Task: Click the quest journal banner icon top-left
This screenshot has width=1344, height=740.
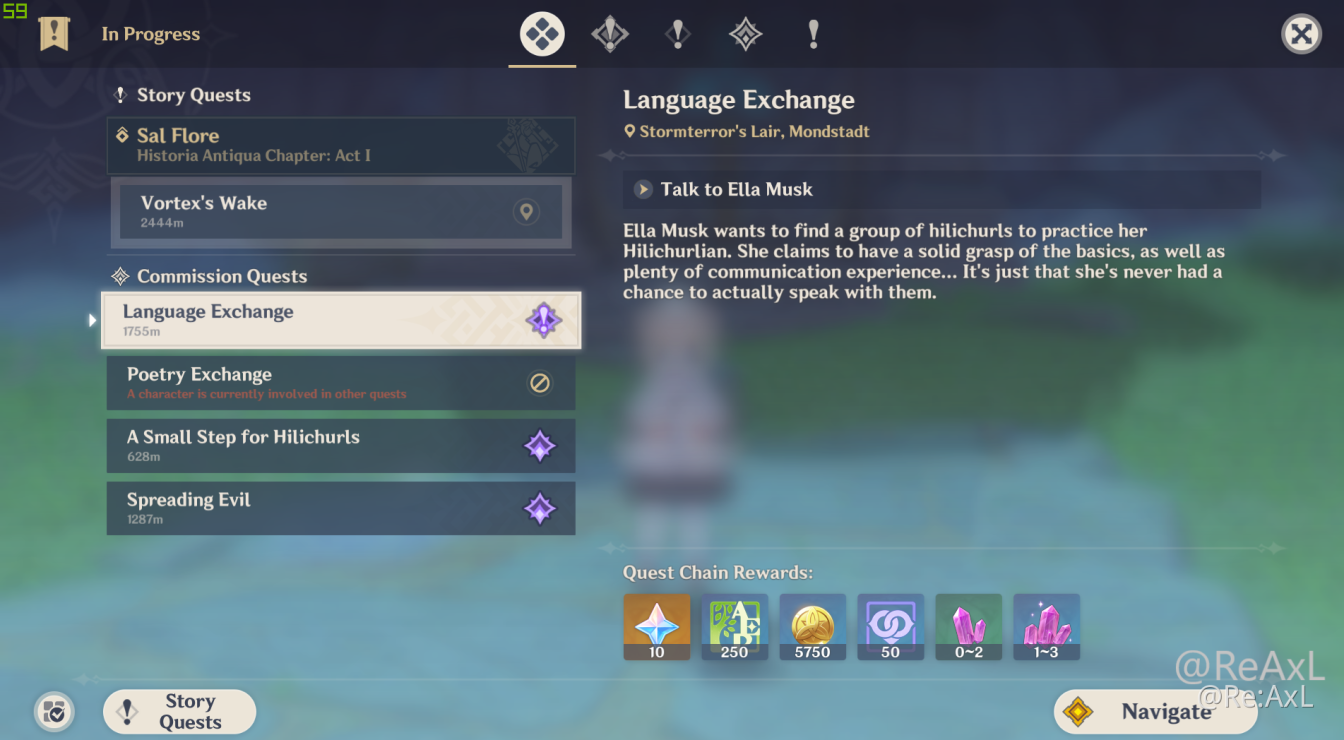Action: [54, 33]
